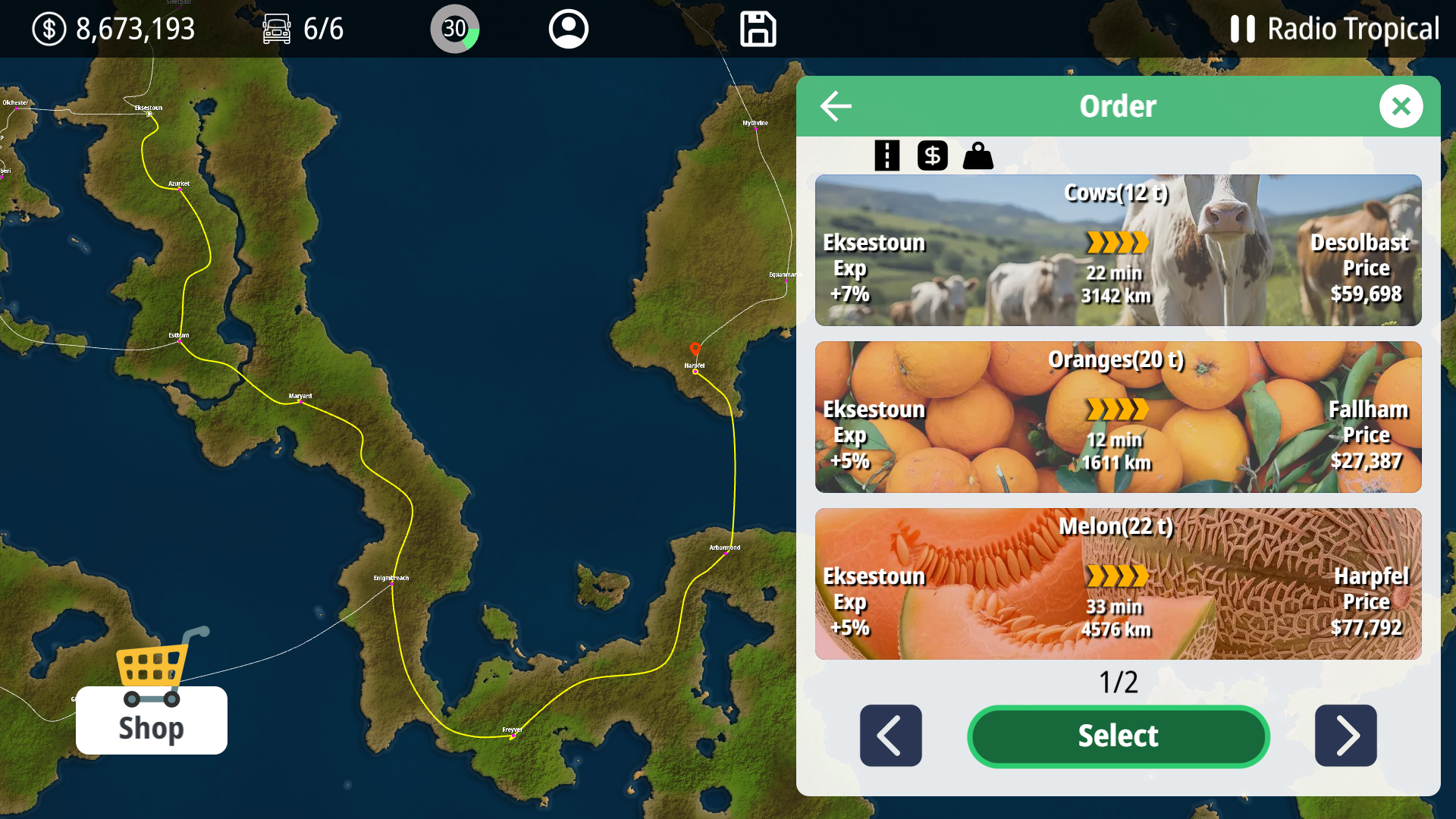Click the Harpfel destination pin on the map

(694, 348)
